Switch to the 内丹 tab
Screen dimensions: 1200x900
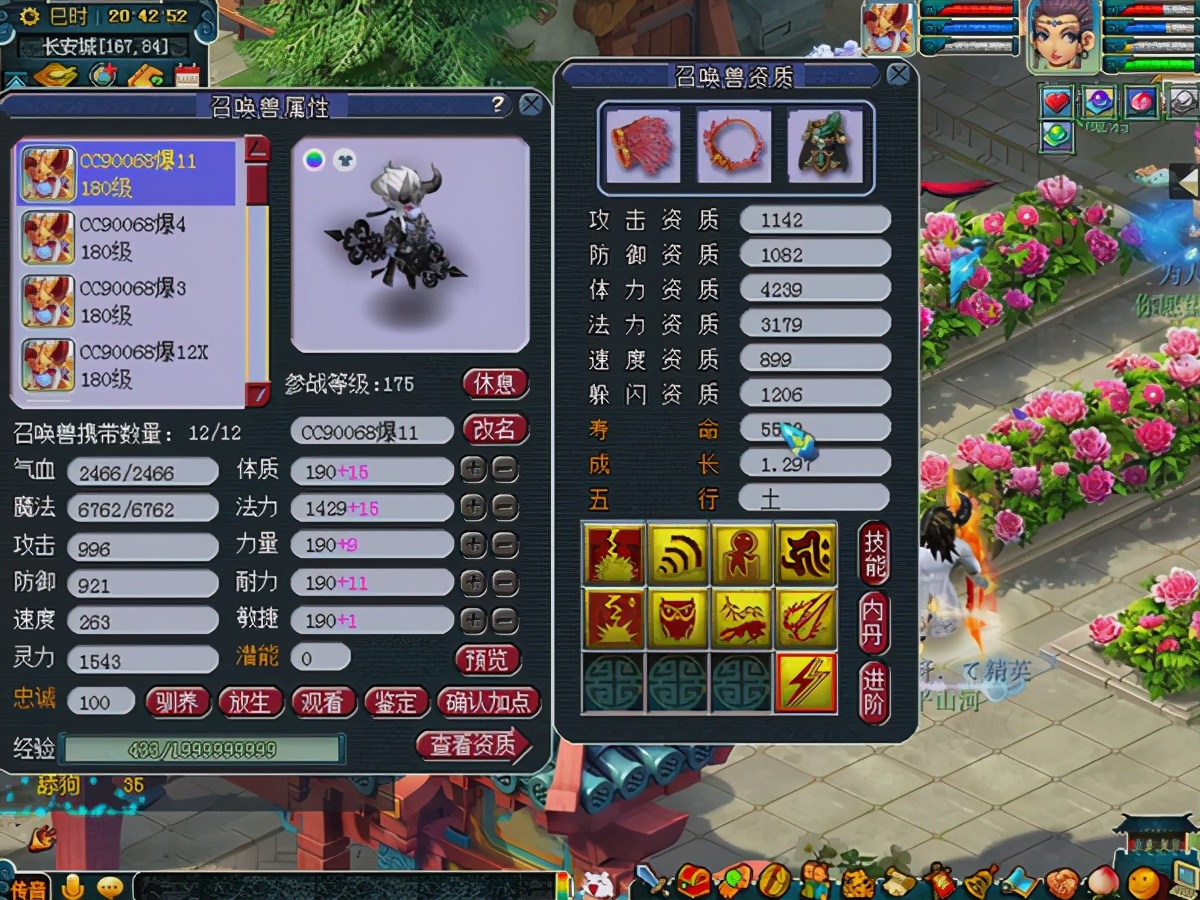(x=874, y=622)
